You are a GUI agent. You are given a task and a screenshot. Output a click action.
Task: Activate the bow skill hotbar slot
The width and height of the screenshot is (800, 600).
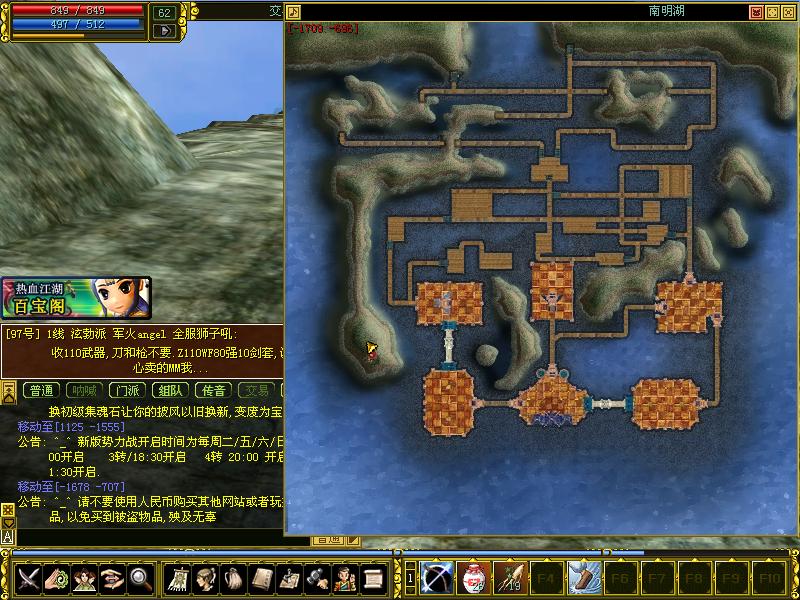[x=437, y=578]
